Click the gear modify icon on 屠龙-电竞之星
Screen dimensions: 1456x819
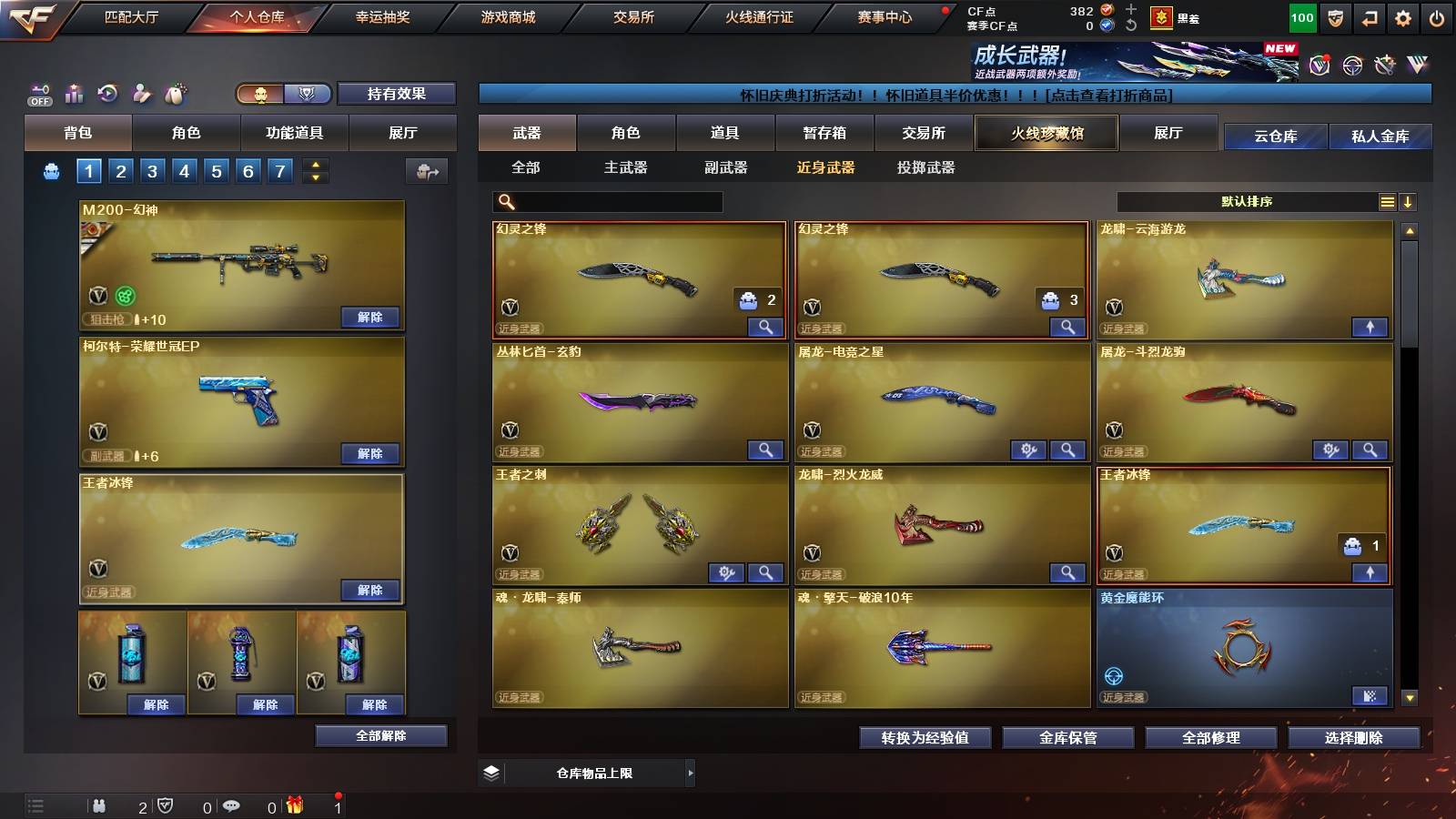1027,450
